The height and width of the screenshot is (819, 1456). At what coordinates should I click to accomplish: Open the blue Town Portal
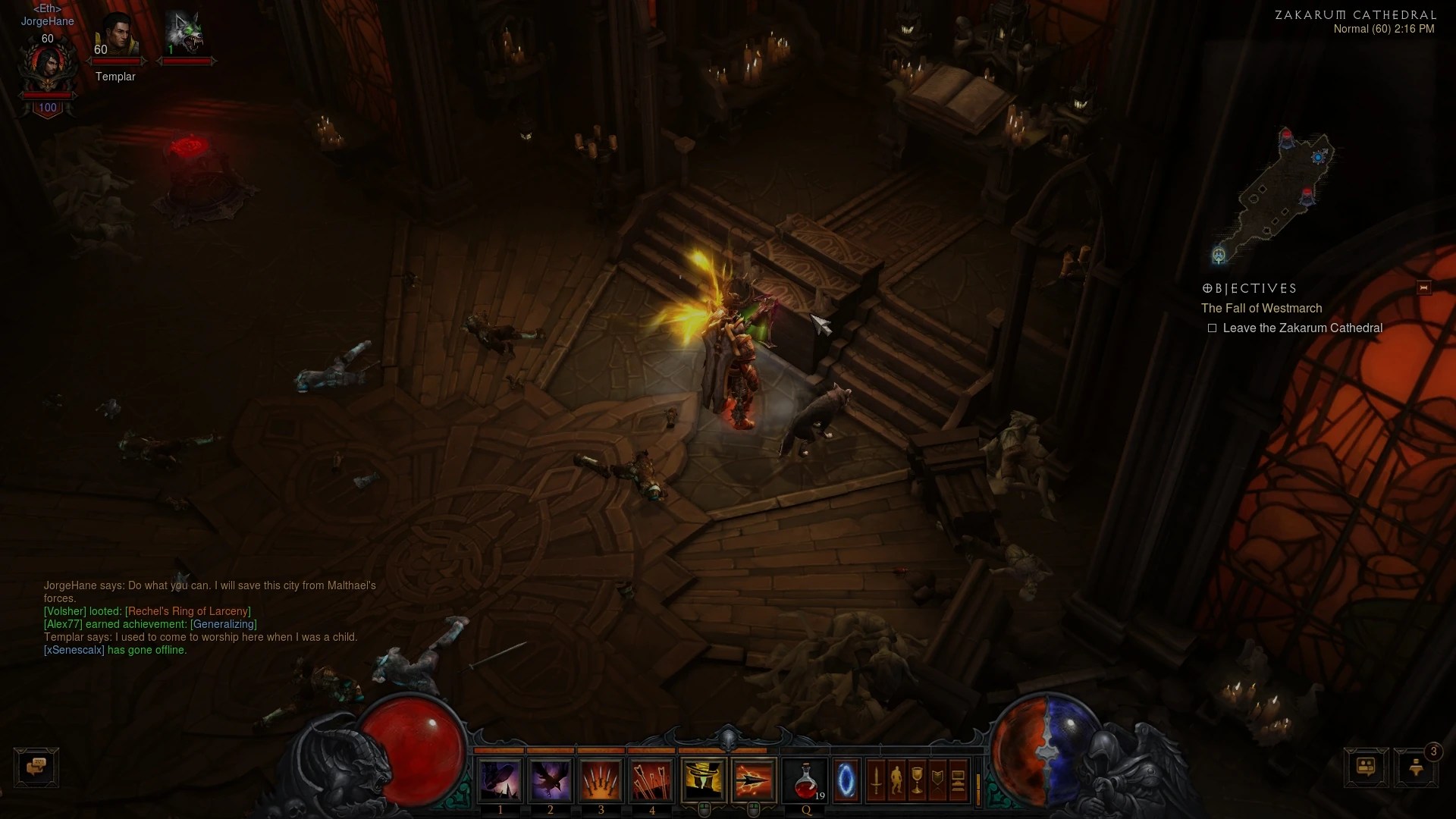click(x=846, y=780)
